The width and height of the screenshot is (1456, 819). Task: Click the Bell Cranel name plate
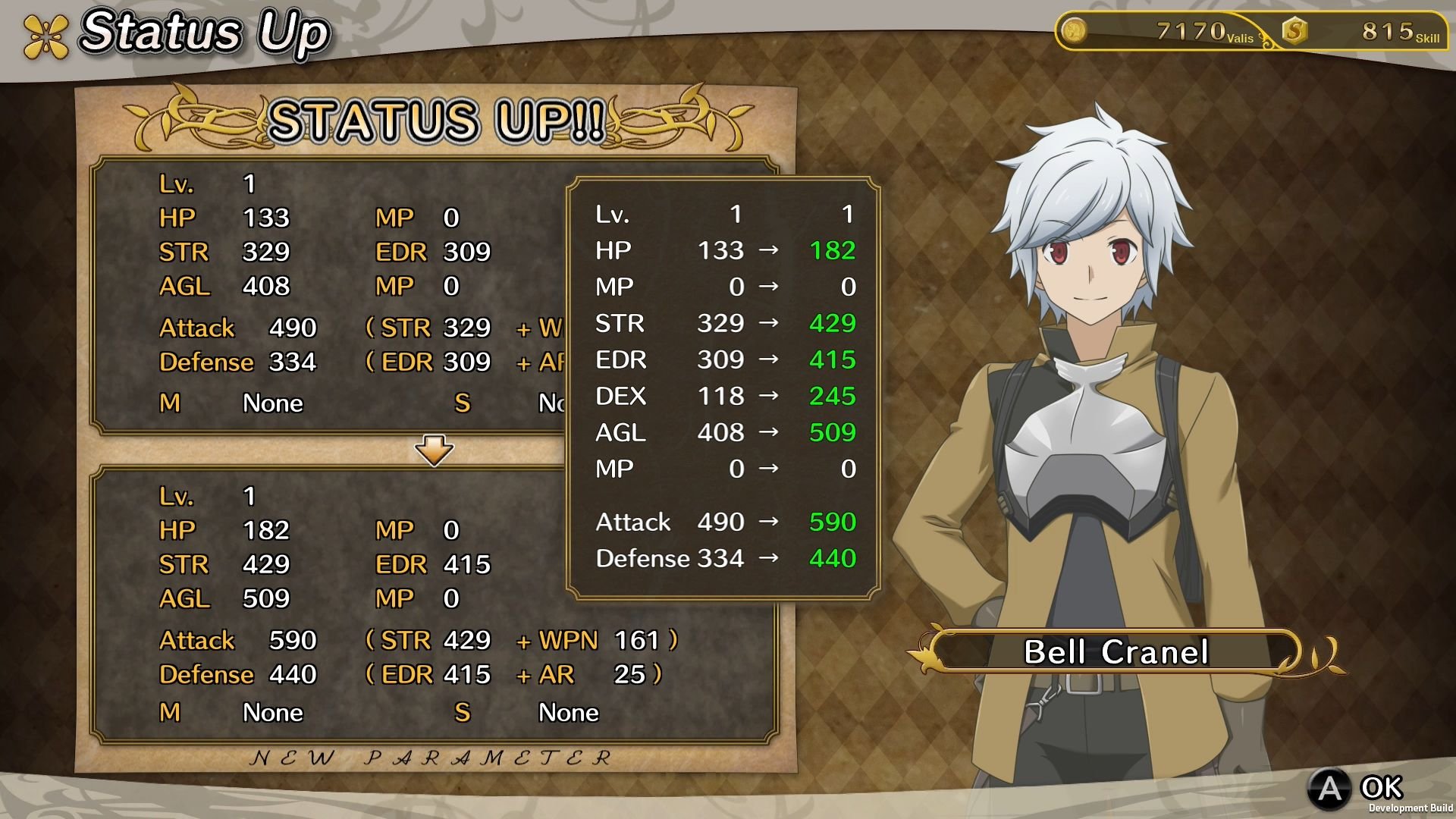point(1115,652)
